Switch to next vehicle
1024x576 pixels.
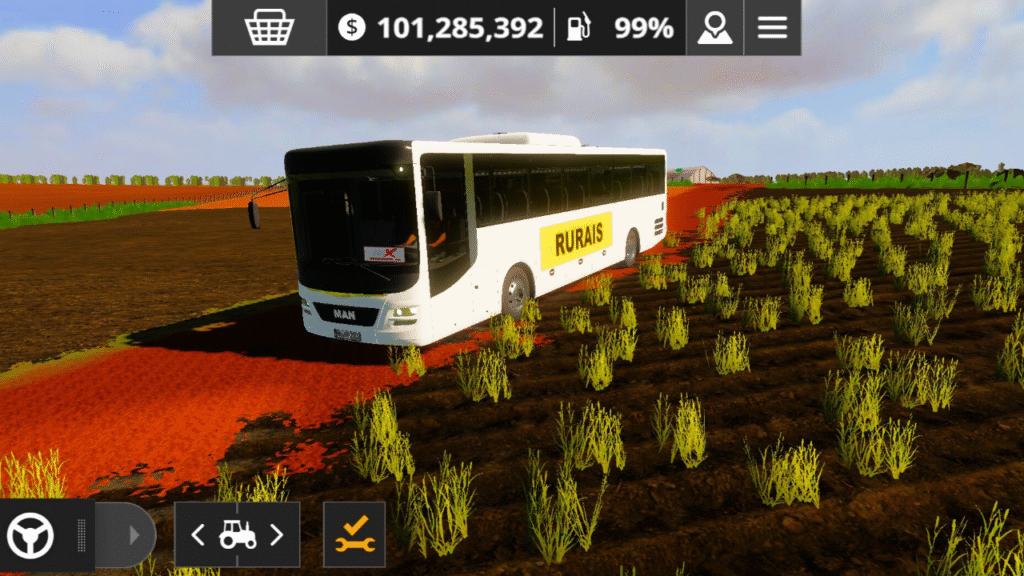277,535
